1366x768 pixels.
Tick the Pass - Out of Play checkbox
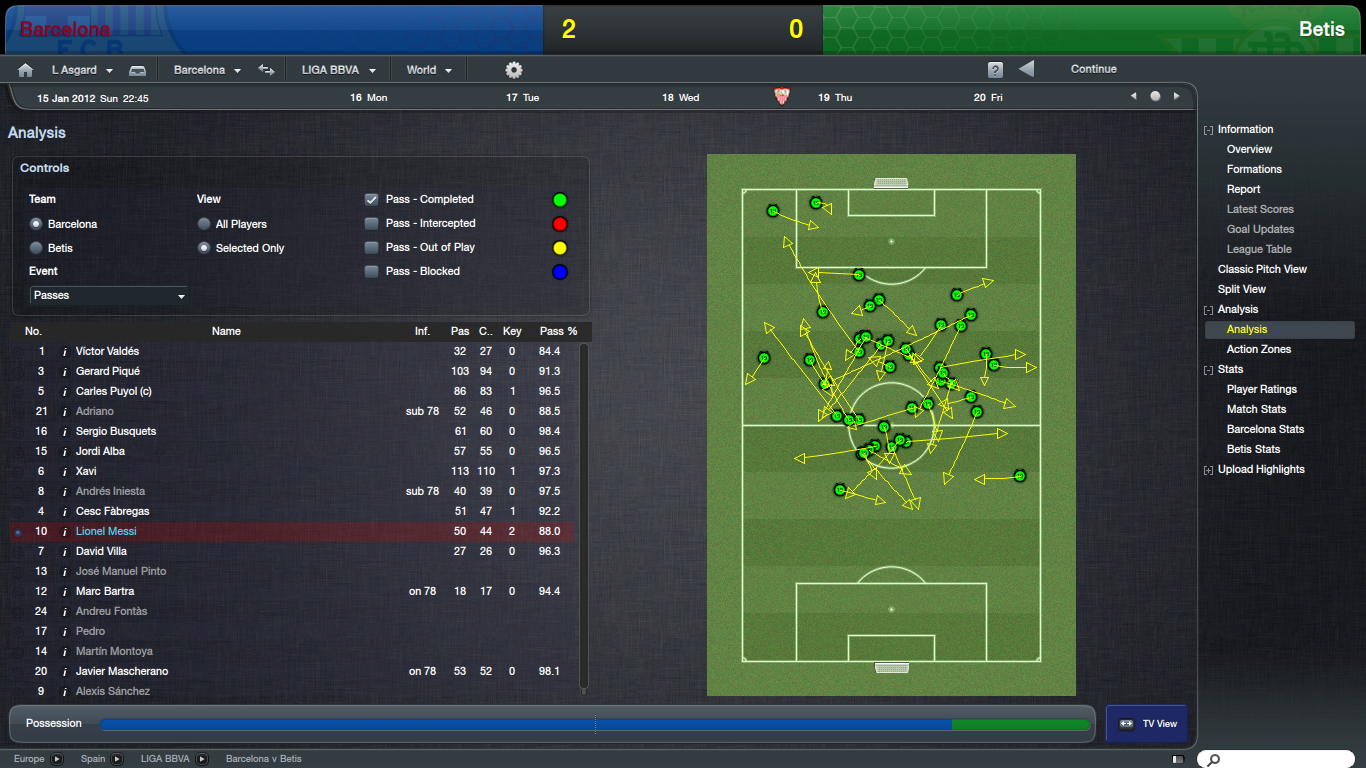372,247
